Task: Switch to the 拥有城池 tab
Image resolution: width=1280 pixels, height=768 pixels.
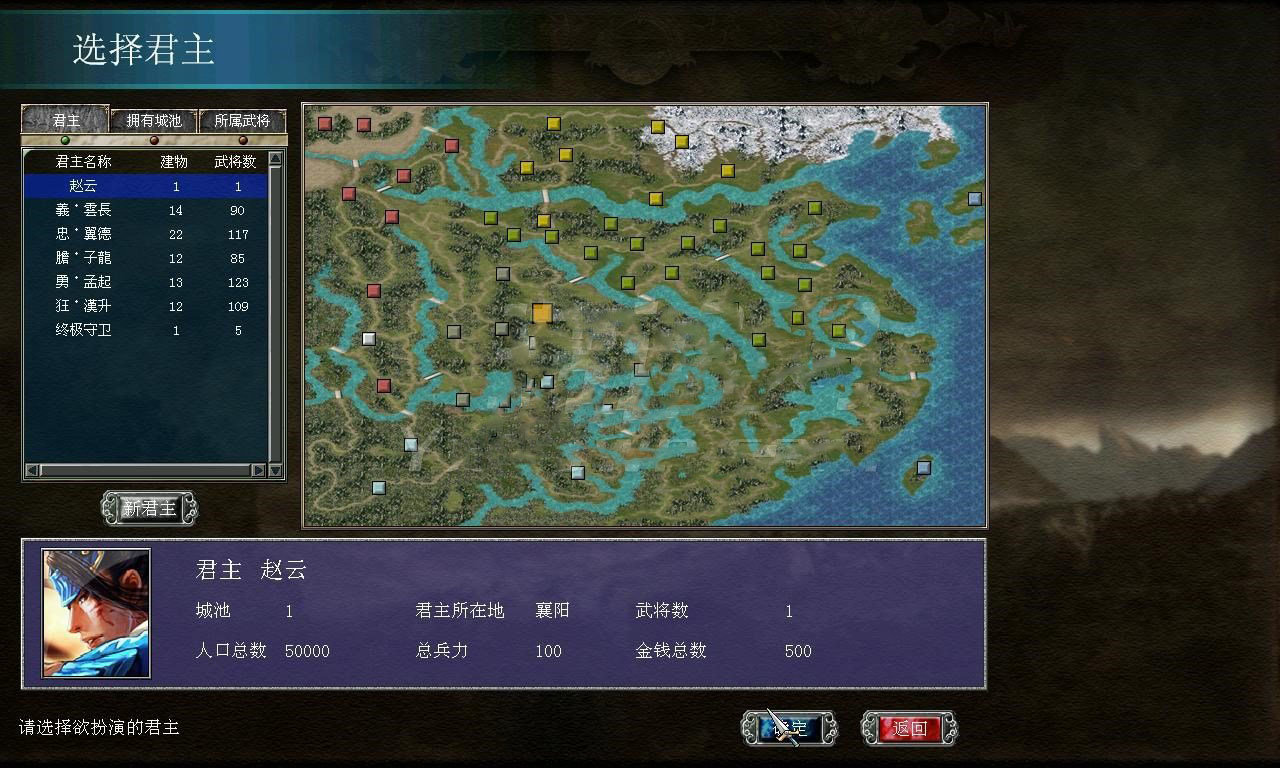Action: pos(152,121)
